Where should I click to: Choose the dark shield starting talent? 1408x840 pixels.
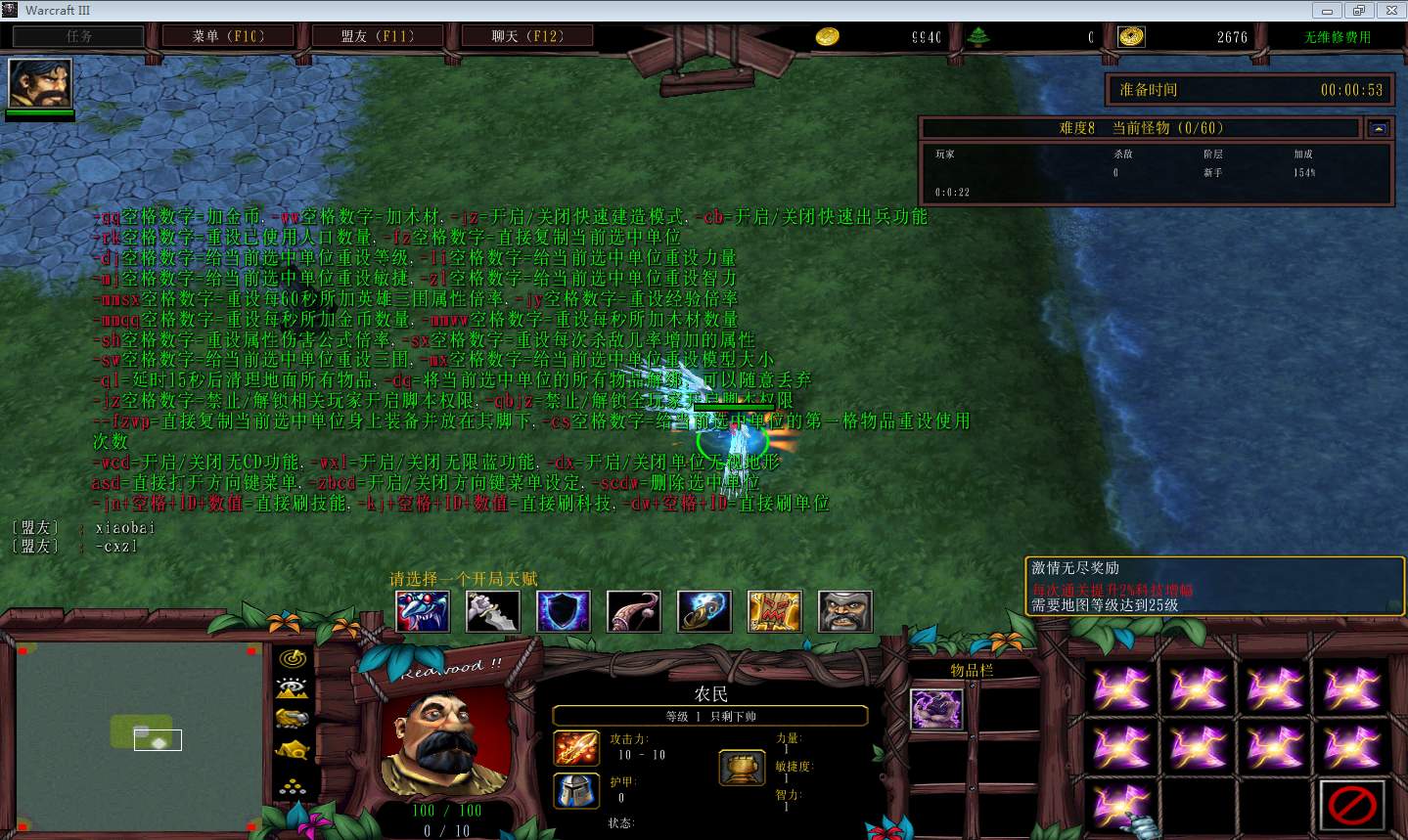563,611
